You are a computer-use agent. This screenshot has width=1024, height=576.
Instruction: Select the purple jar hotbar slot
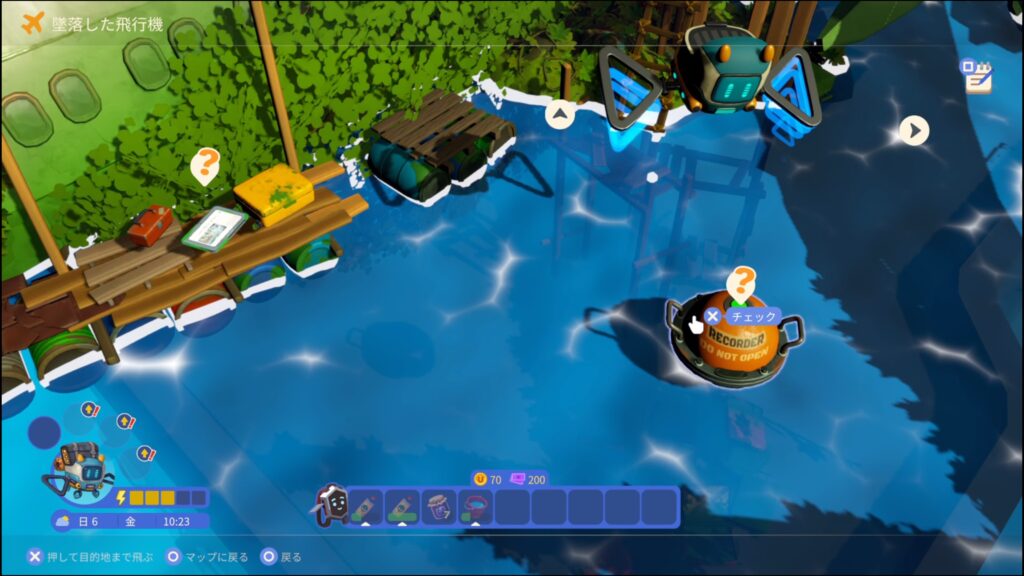click(439, 506)
